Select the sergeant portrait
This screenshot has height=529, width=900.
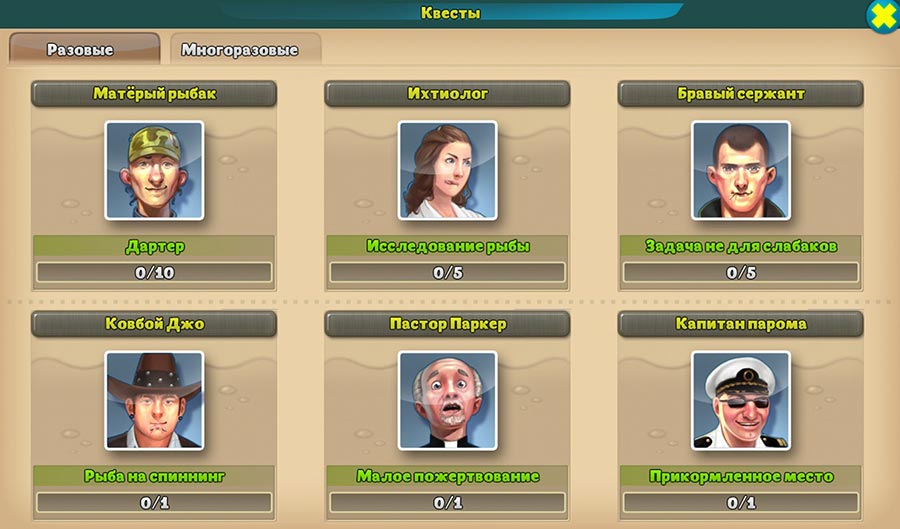pos(740,170)
